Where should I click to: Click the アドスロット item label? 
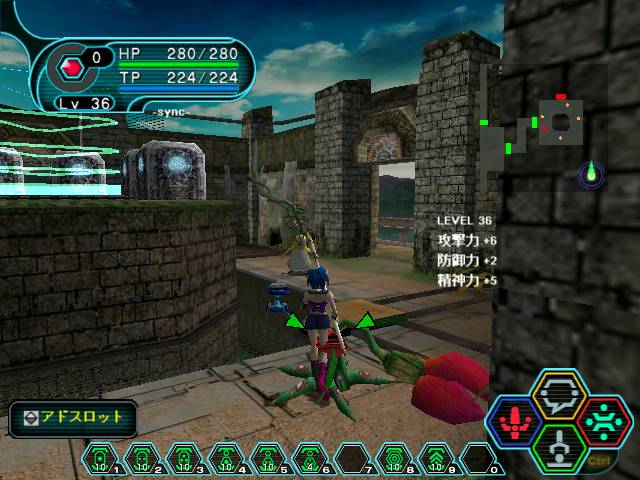73,418
